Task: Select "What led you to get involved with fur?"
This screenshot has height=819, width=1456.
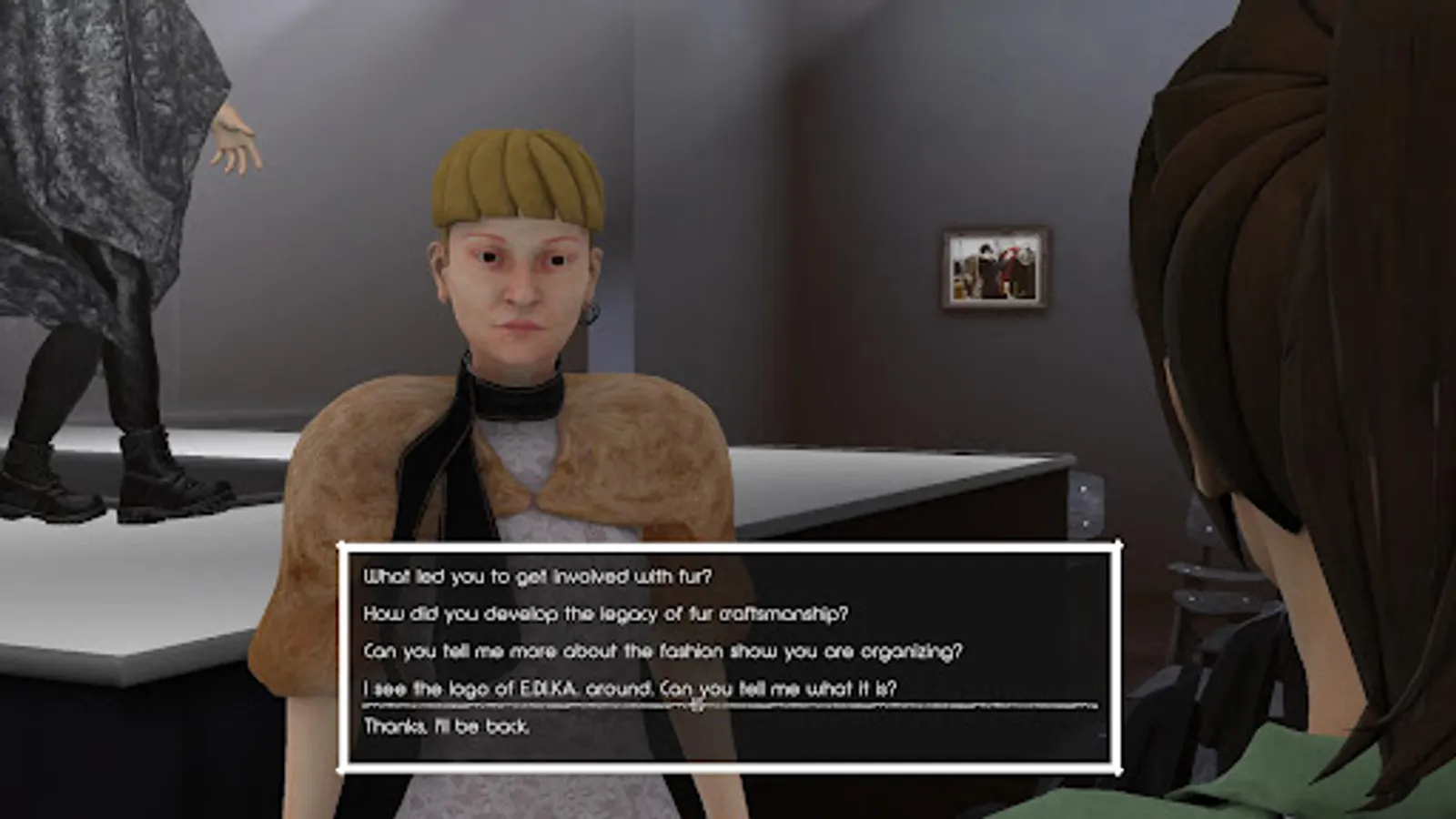Action: 540,574
